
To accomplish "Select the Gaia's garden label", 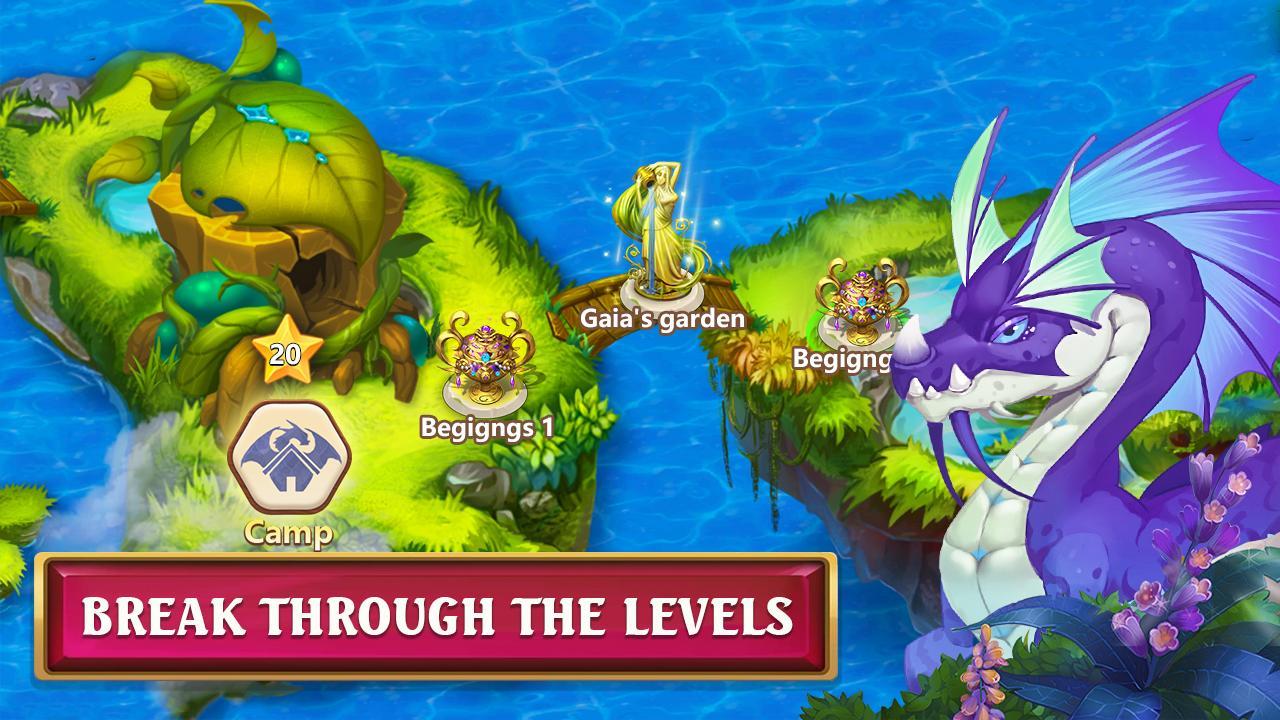I will coord(662,318).
